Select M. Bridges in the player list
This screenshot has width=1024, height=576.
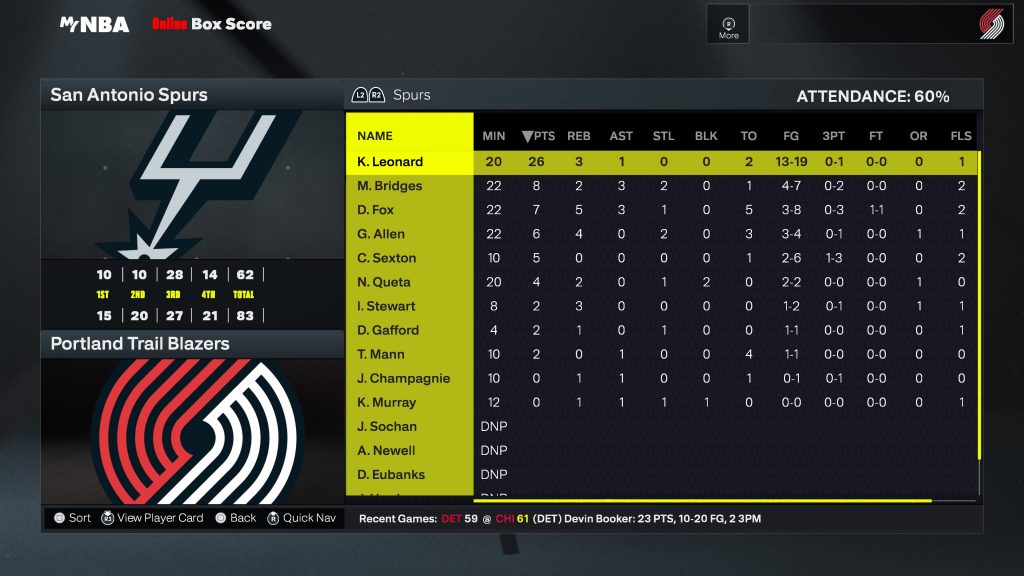pyautogui.click(x=390, y=186)
